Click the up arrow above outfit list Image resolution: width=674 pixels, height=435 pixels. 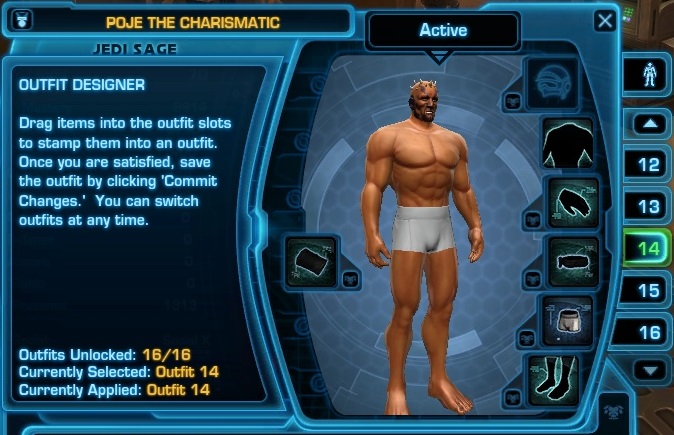[x=648, y=125]
